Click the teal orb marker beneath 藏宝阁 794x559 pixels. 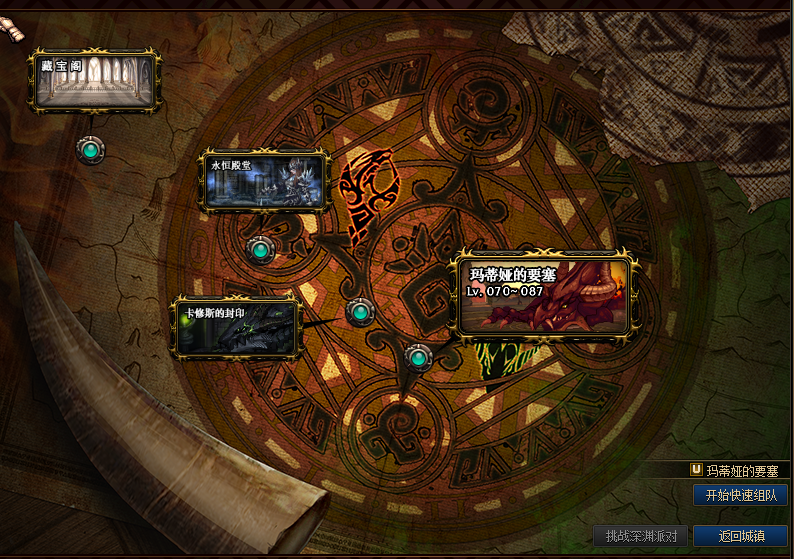91,150
